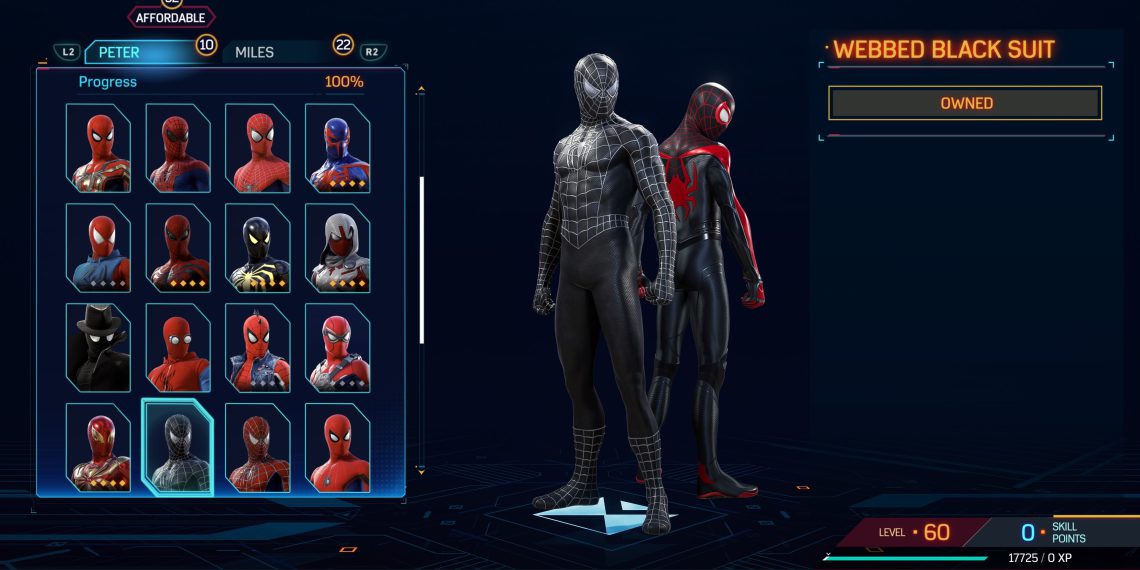1140x570 pixels.
Task: Click the Owned status button
Action: pyautogui.click(x=965, y=103)
